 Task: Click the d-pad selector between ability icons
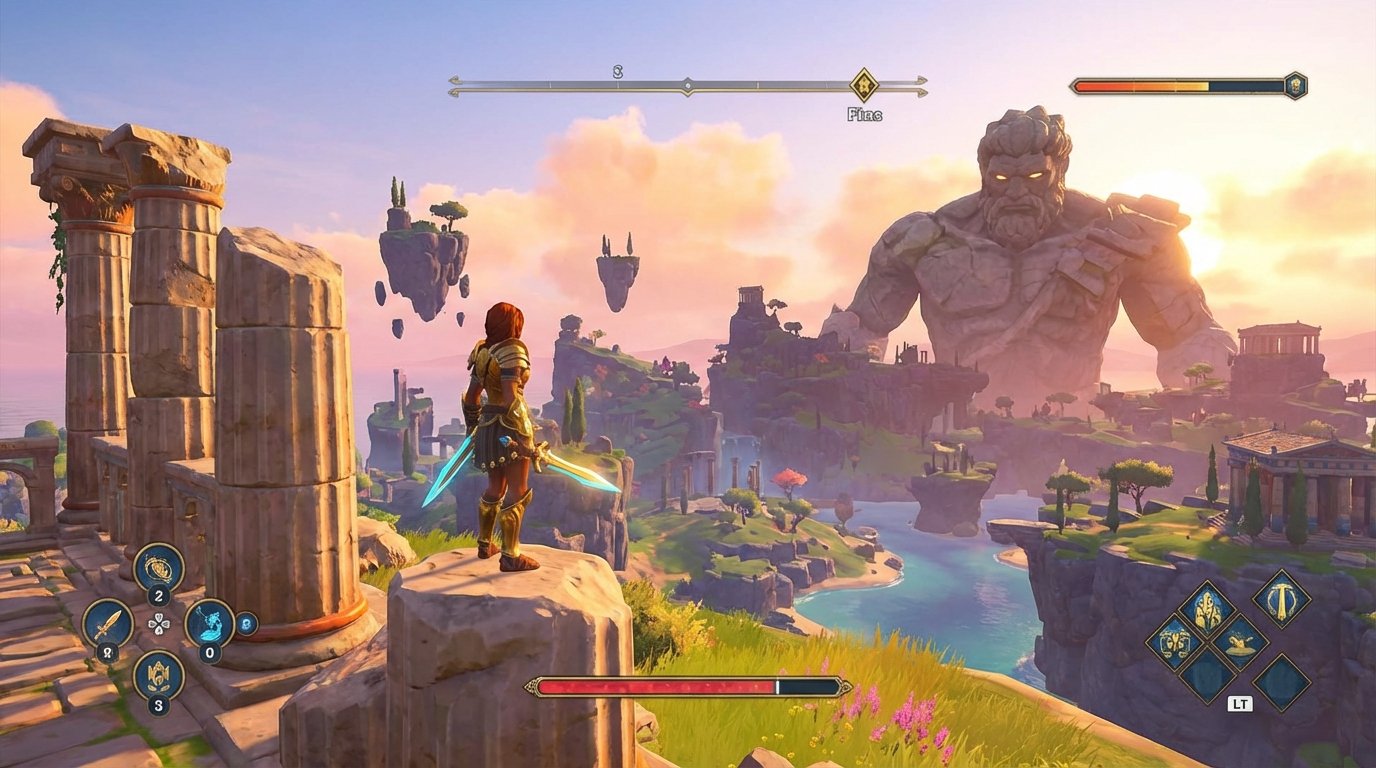pyautogui.click(x=158, y=623)
